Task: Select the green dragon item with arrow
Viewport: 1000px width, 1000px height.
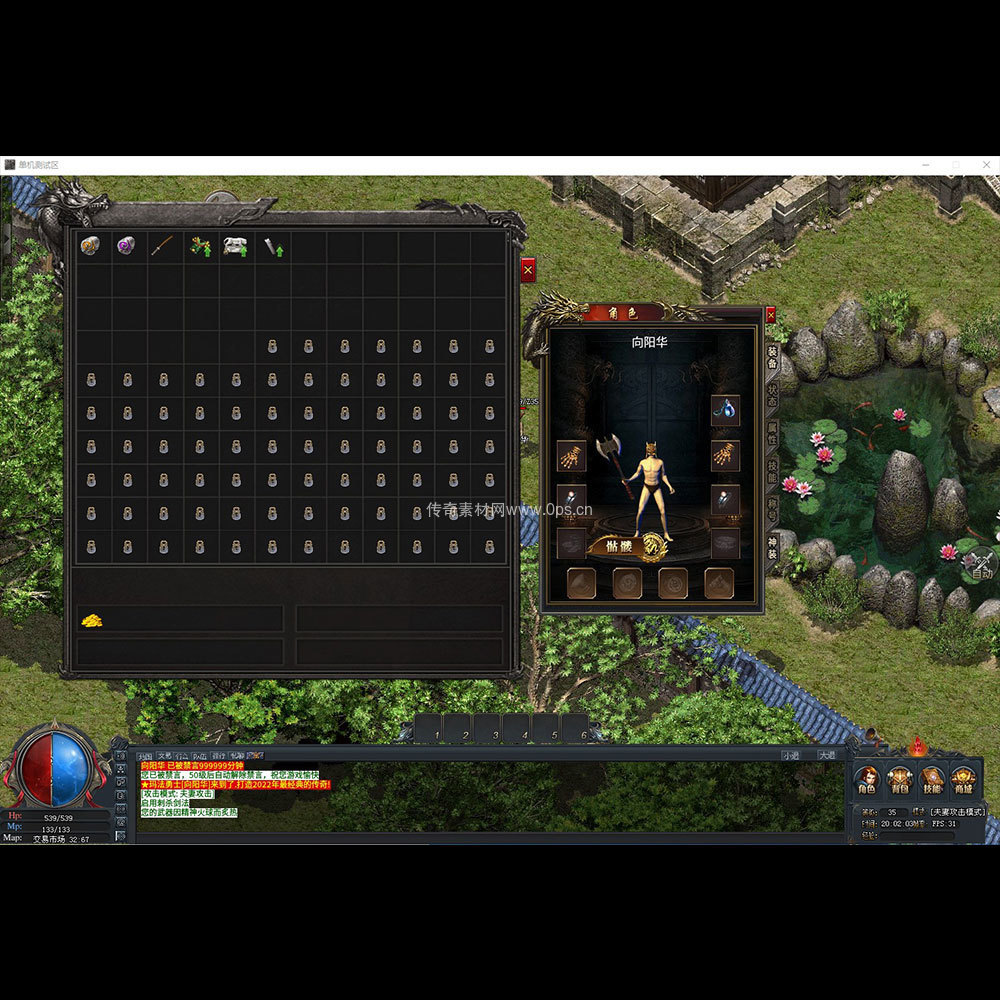Action: click(199, 246)
